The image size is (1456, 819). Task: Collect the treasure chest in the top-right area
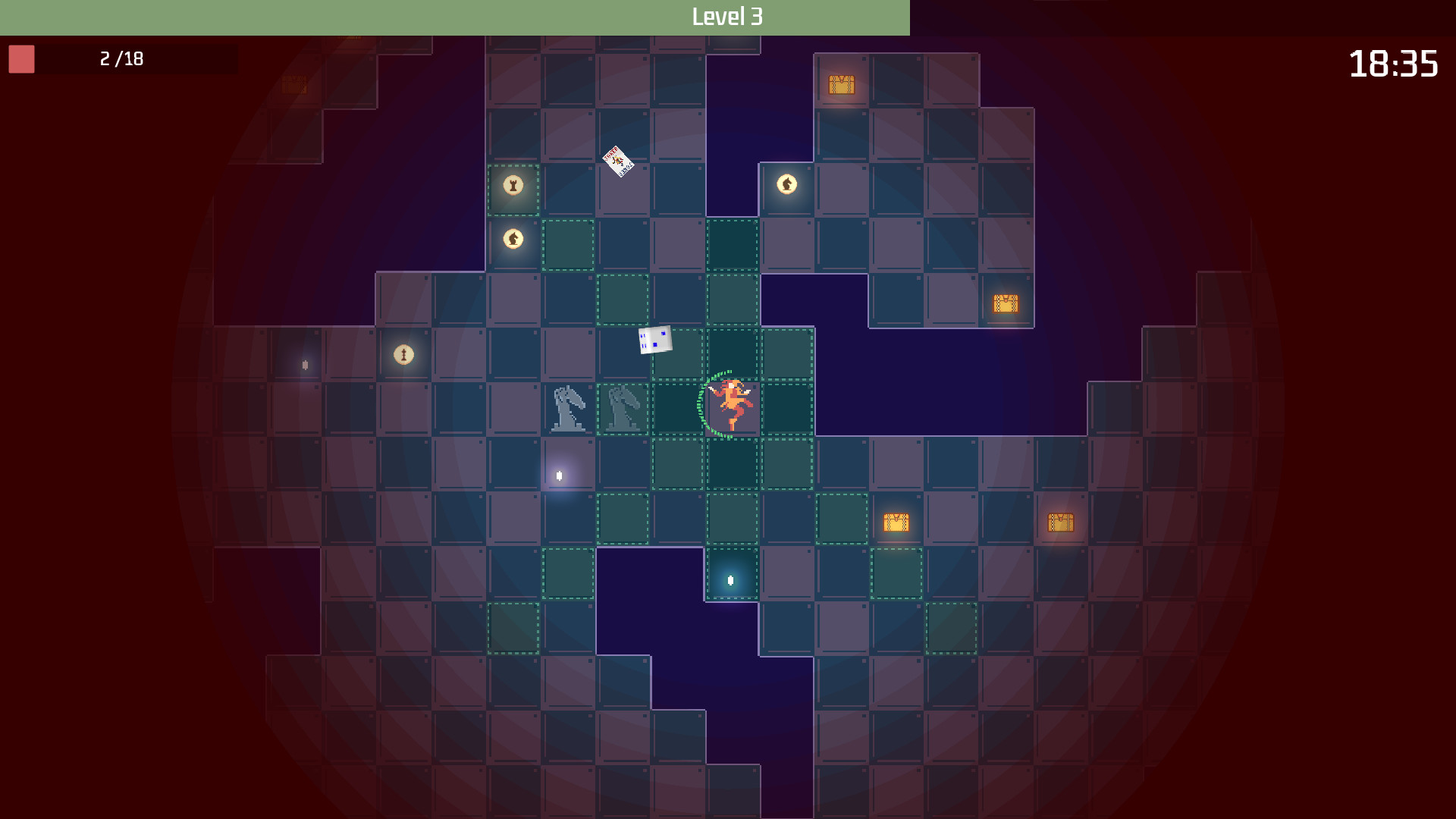click(842, 85)
